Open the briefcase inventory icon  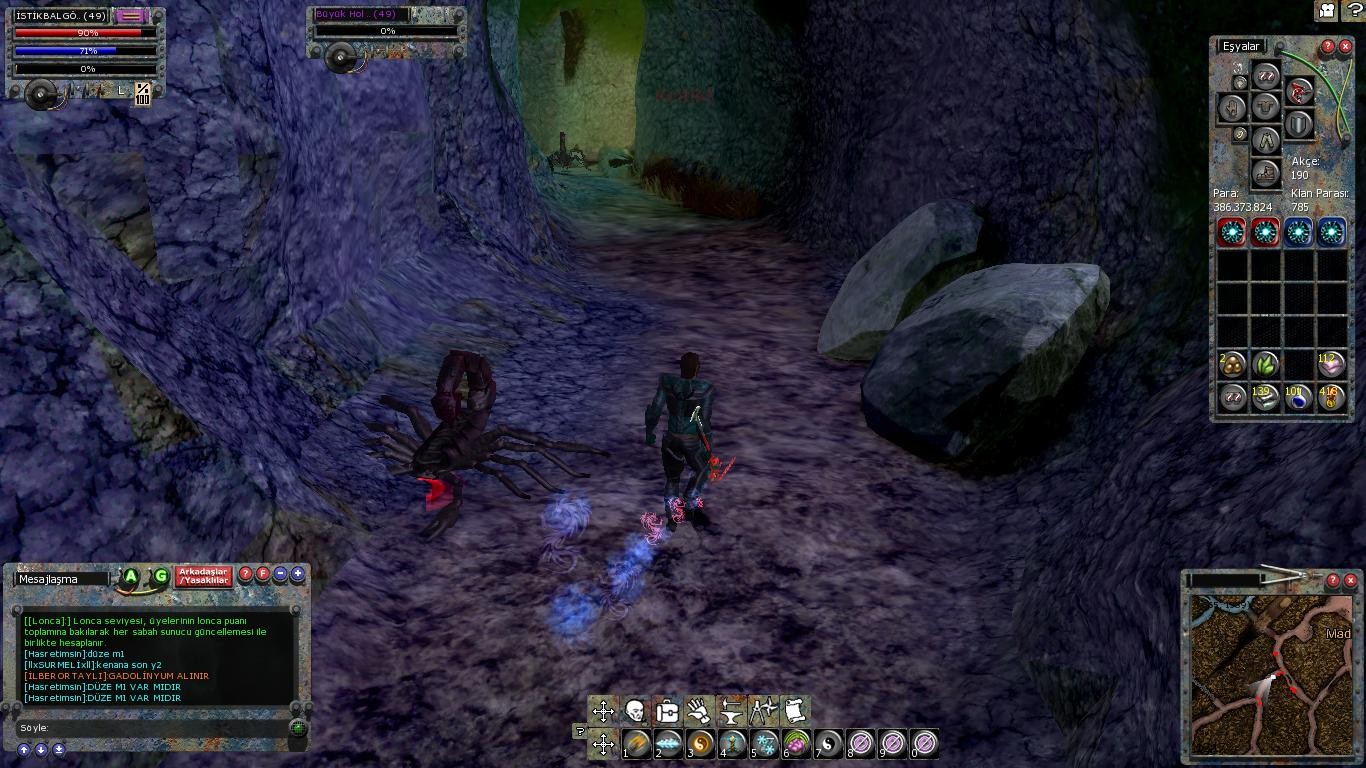667,711
